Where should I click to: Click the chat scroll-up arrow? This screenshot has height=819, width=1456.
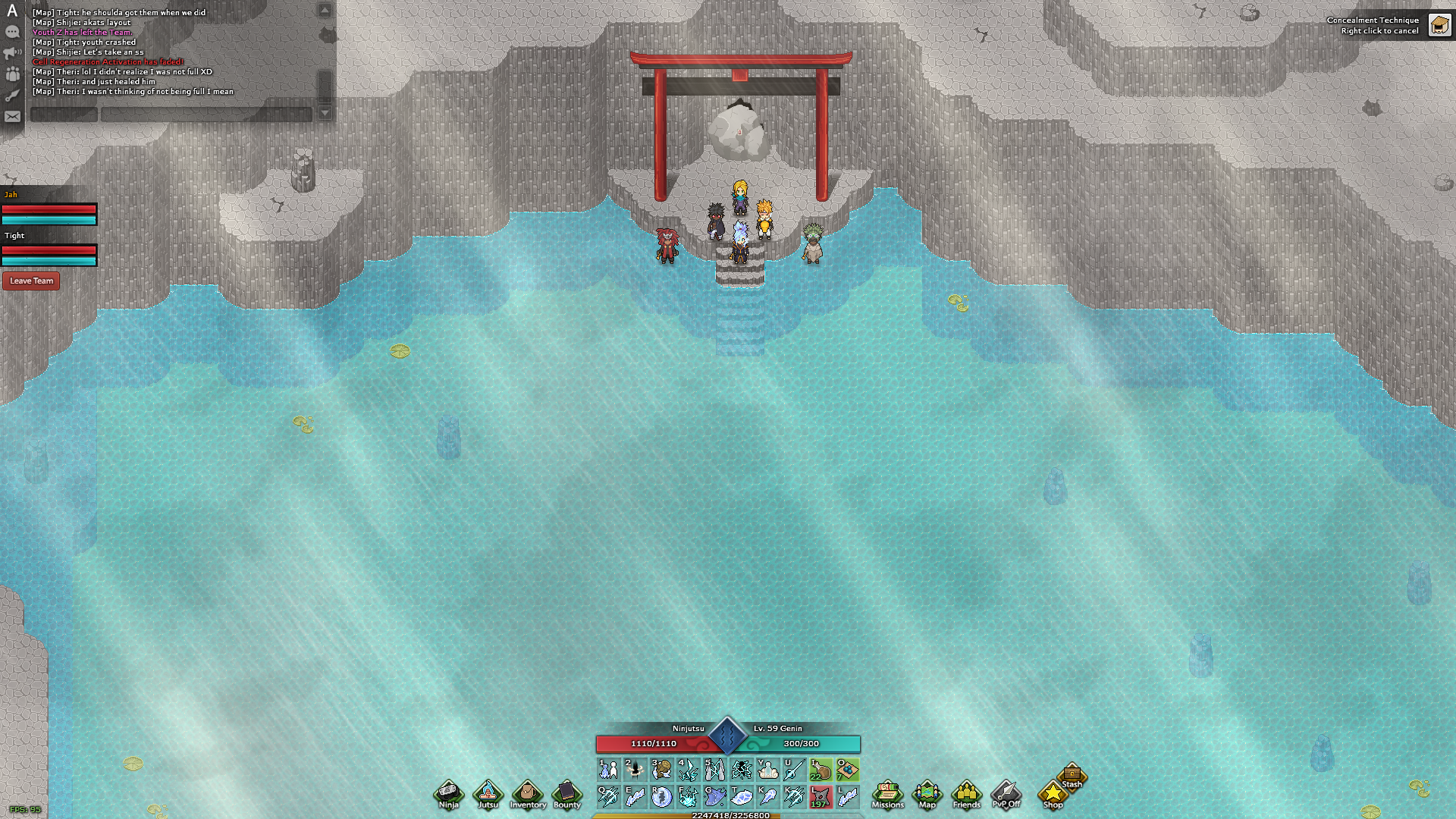point(325,11)
